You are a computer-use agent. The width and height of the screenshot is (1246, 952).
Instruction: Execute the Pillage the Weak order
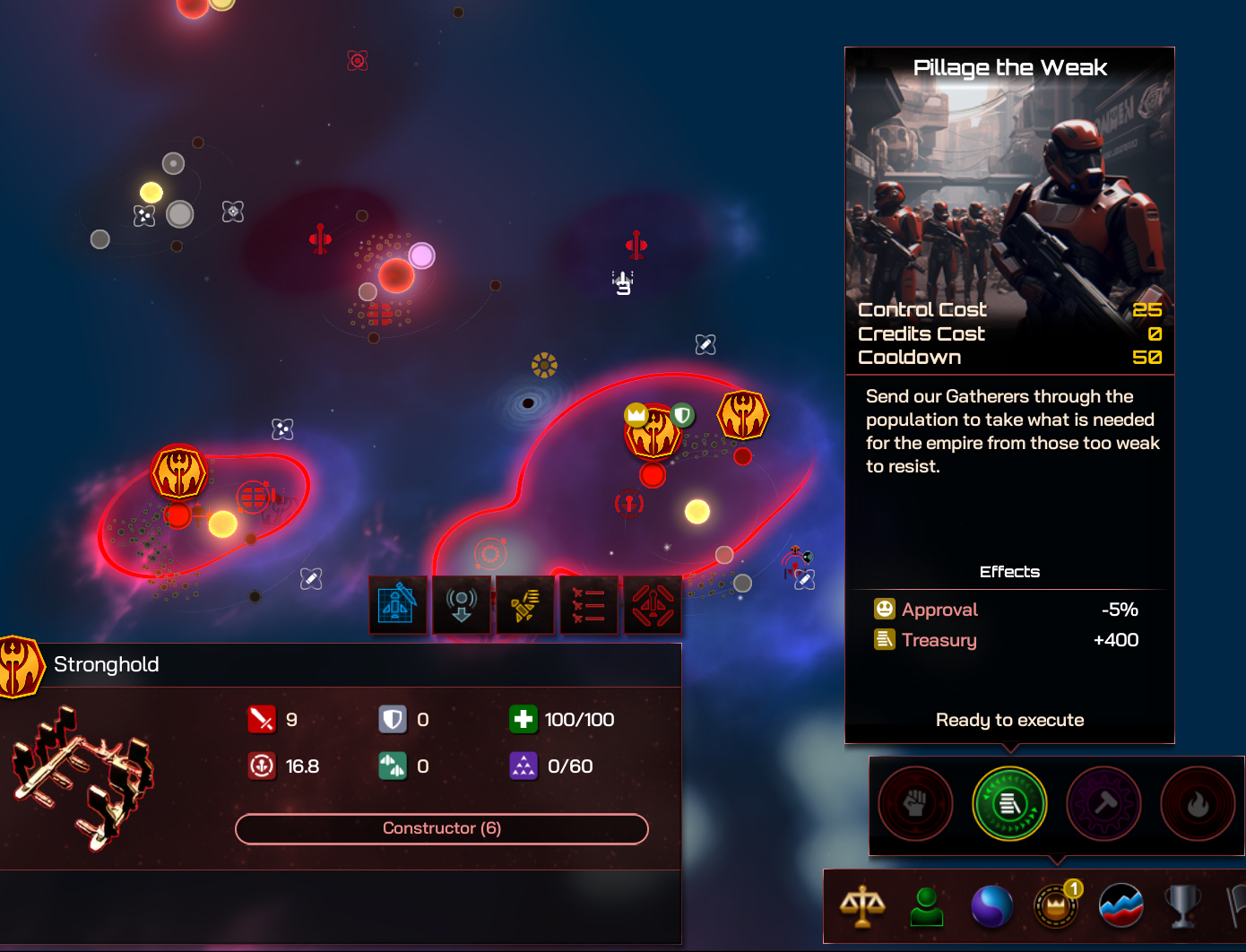(1009, 720)
